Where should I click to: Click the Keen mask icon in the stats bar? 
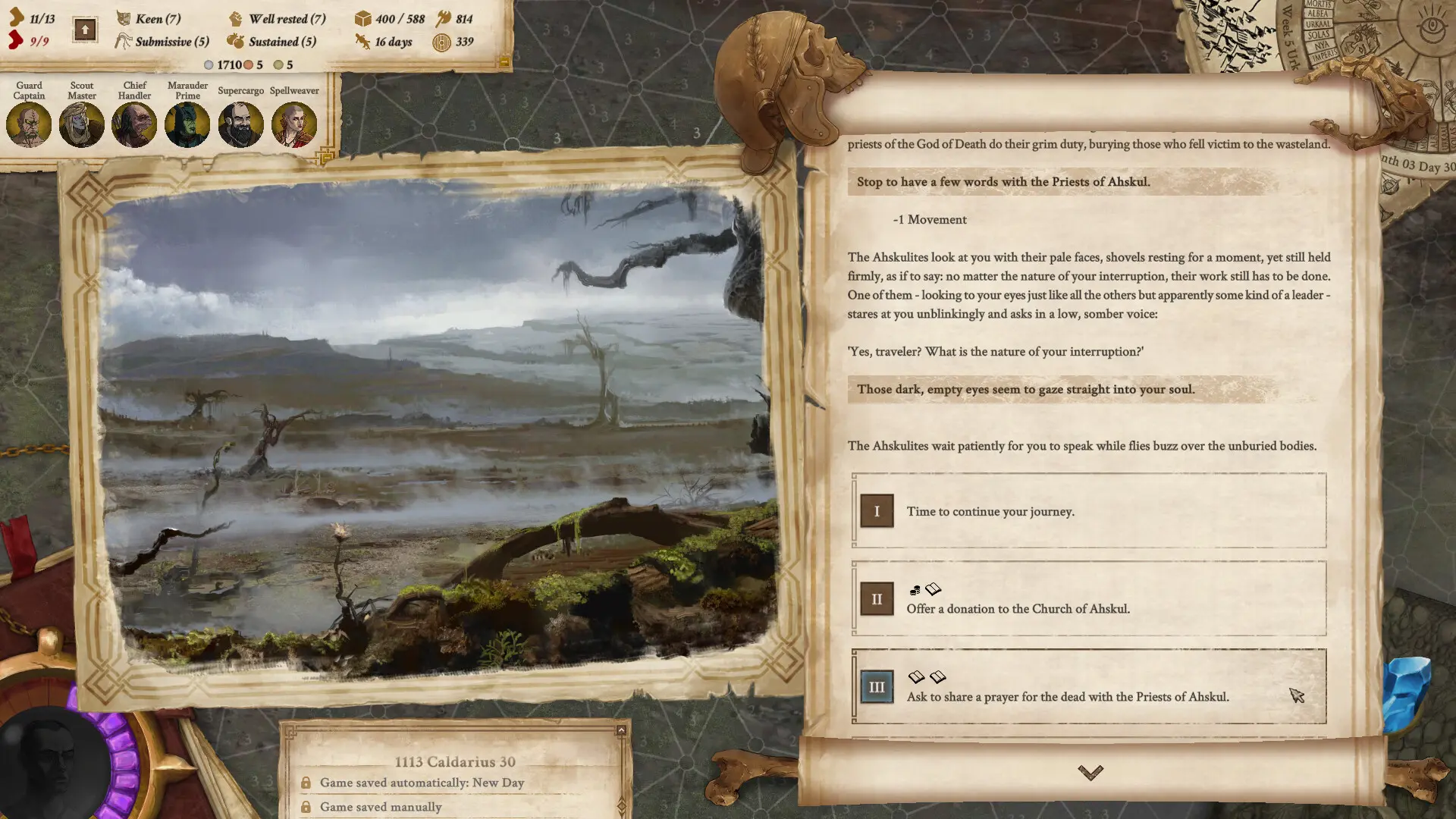pos(123,19)
